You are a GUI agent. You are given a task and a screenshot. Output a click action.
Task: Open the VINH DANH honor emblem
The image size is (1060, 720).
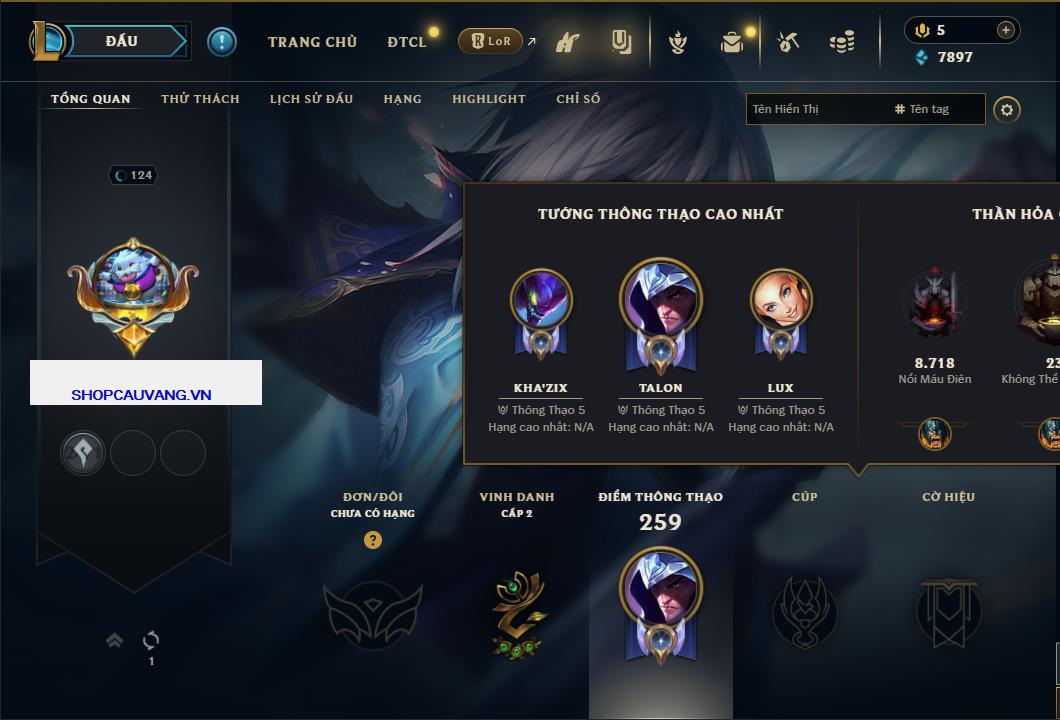click(x=517, y=612)
